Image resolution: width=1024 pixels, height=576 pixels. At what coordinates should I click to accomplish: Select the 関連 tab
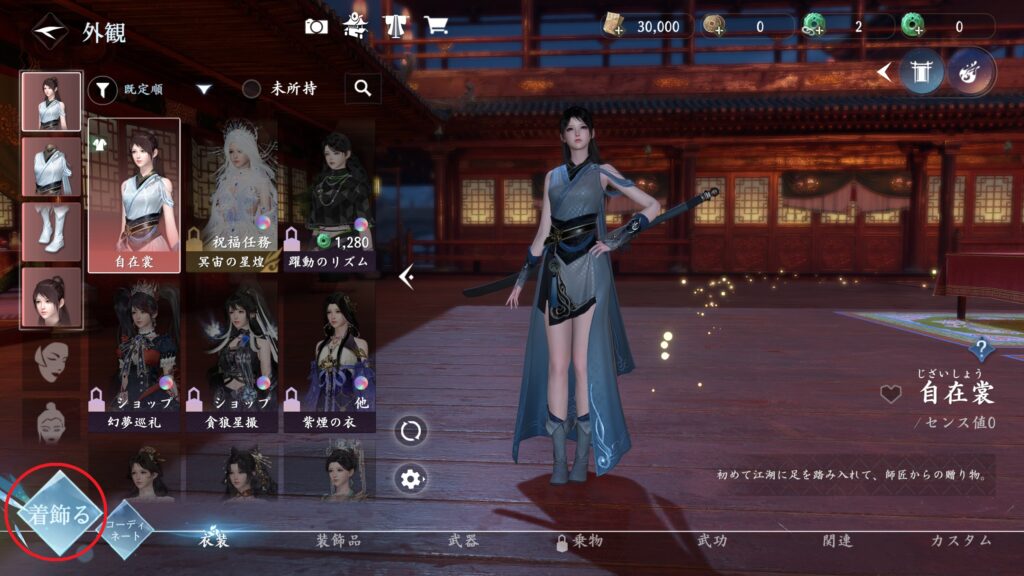837,541
